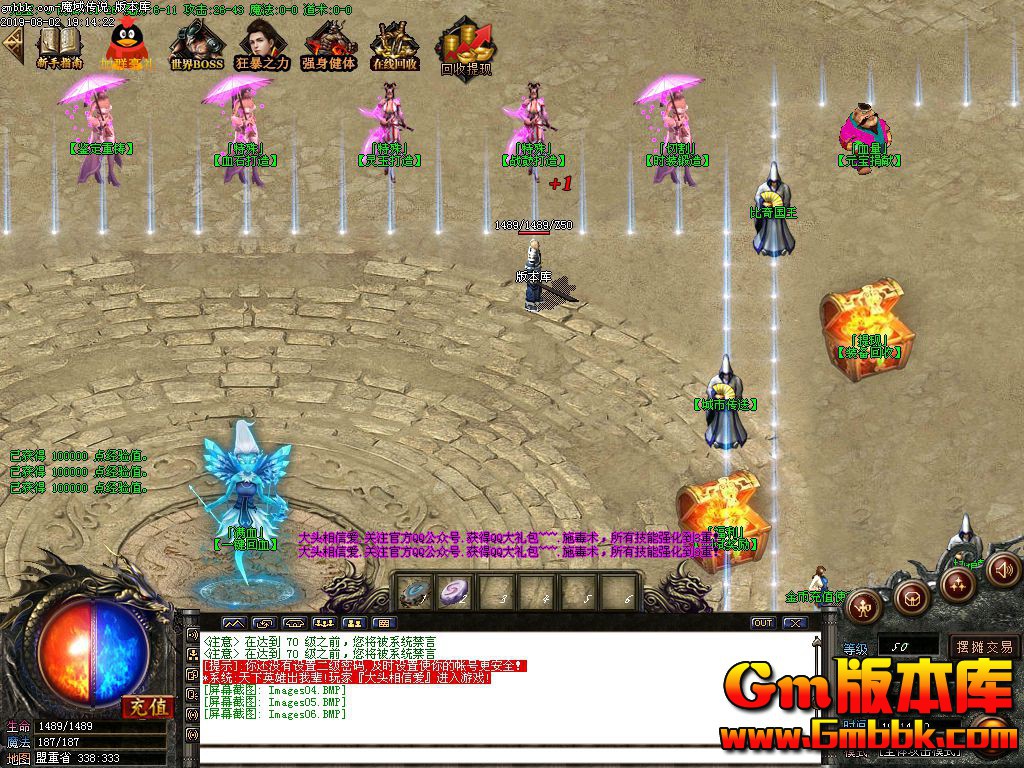Image resolution: width=1024 pixels, height=768 pixels.
Task: Use the purple swirl item in slot 2
Action: [458, 591]
